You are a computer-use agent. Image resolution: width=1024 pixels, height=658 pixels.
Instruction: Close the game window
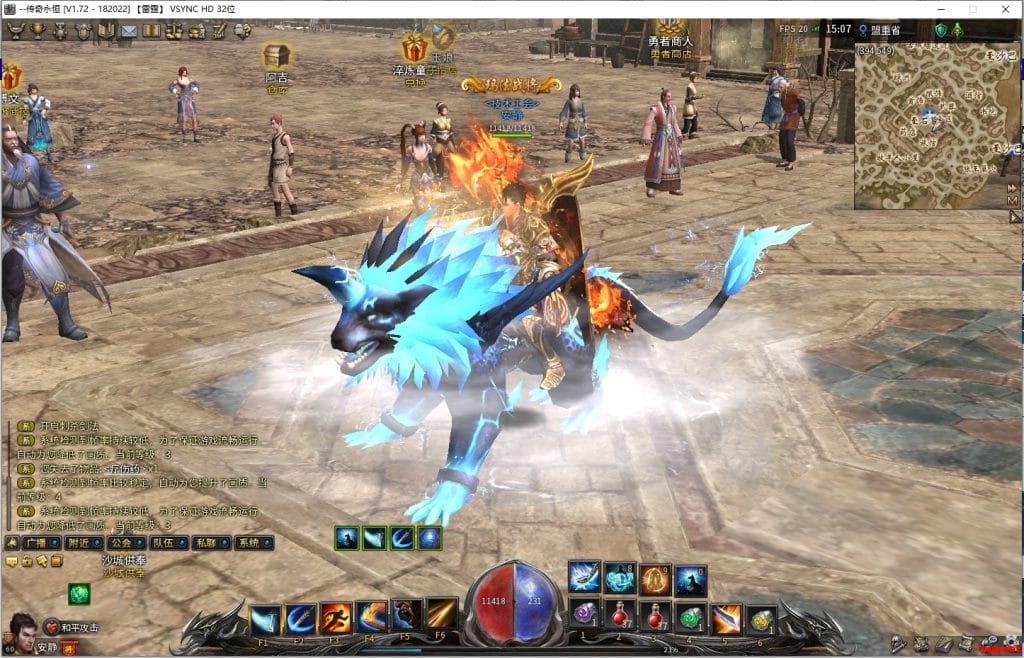[x=1003, y=8]
